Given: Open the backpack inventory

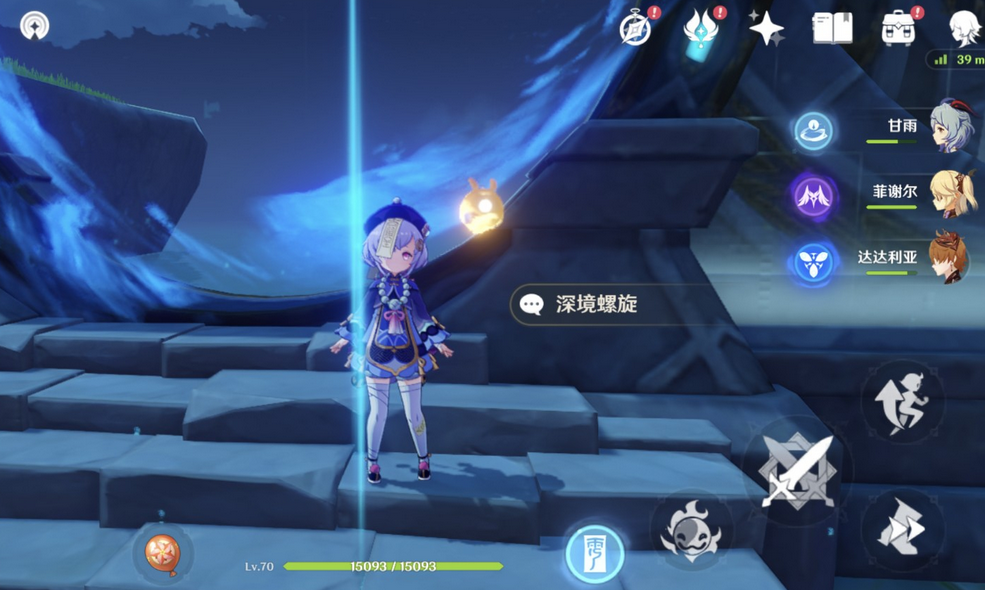Looking at the screenshot, I should tap(898, 29).
